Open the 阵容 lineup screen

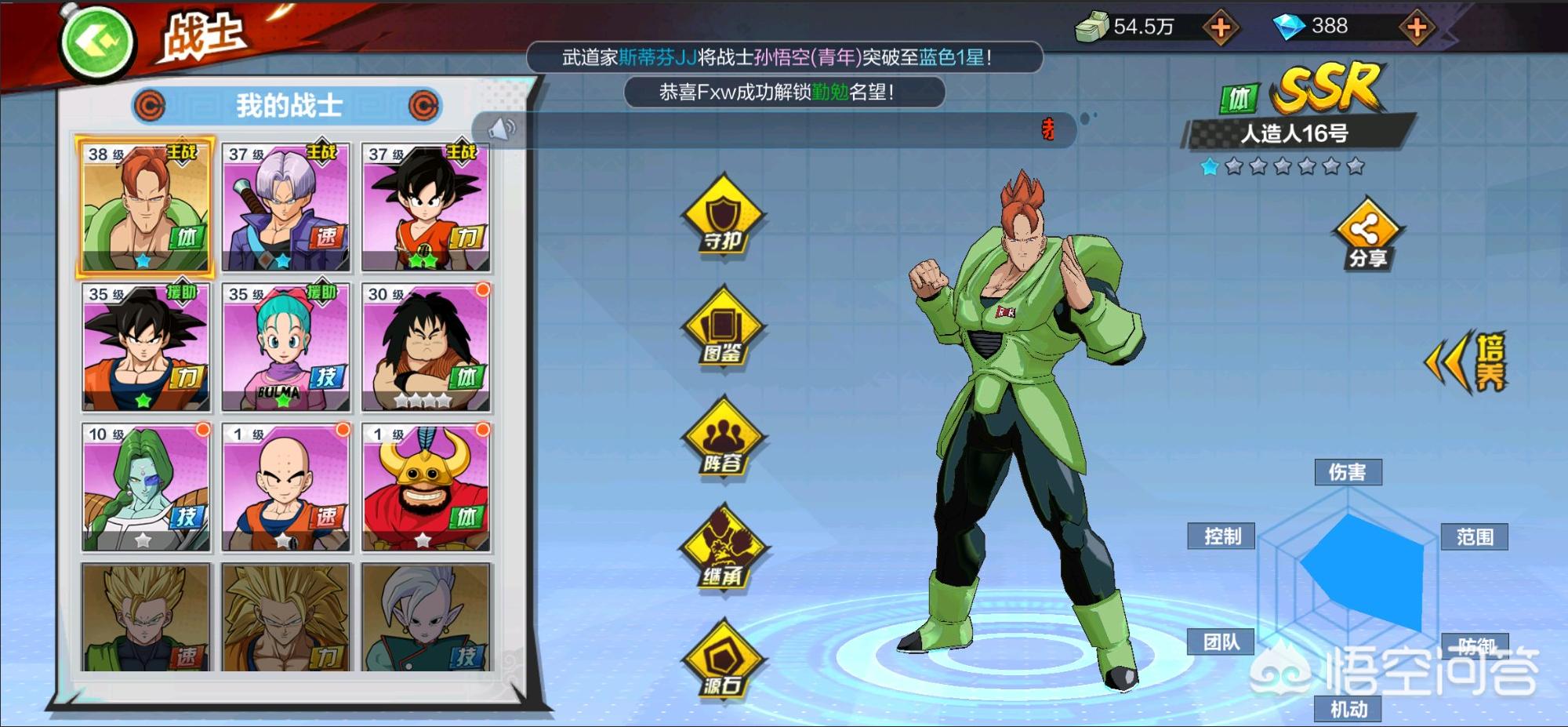[x=722, y=438]
